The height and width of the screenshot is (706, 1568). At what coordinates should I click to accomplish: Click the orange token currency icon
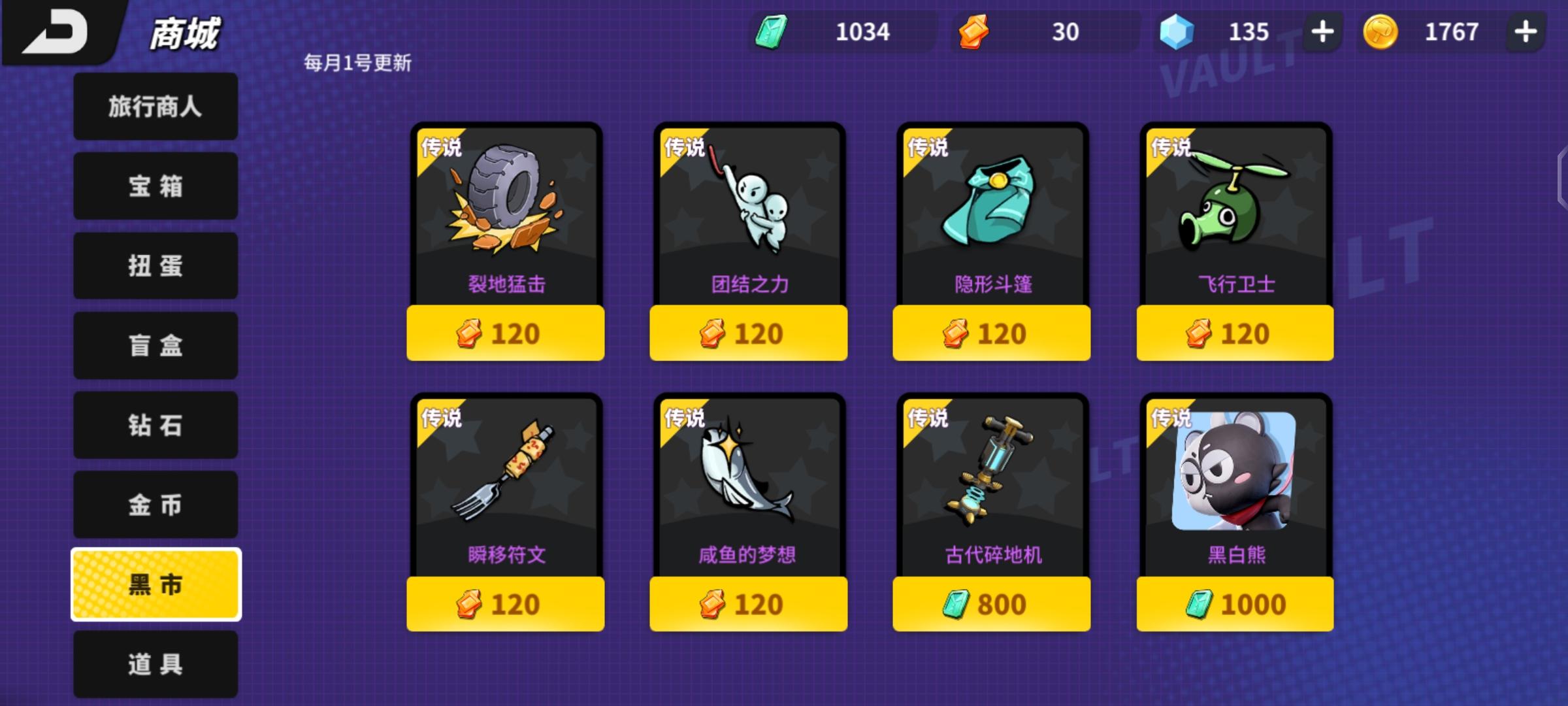pyautogui.click(x=973, y=31)
